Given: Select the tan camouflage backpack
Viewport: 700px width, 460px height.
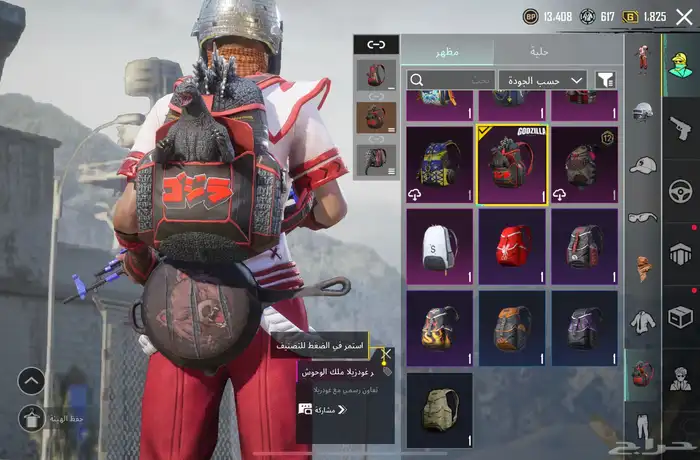Looking at the screenshot, I should click(440, 409).
